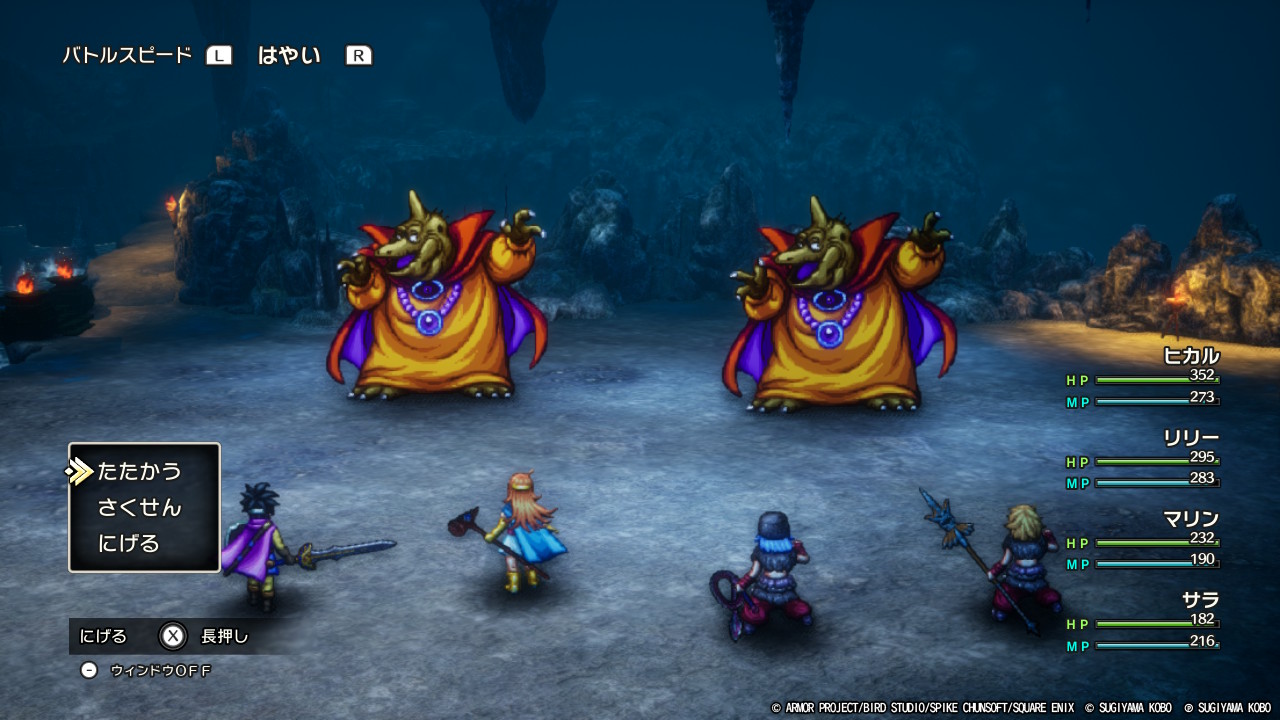Open the さくせん tactics menu
This screenshot has height=720, width=1280.
pyautogui.click(x=140, y=507)
